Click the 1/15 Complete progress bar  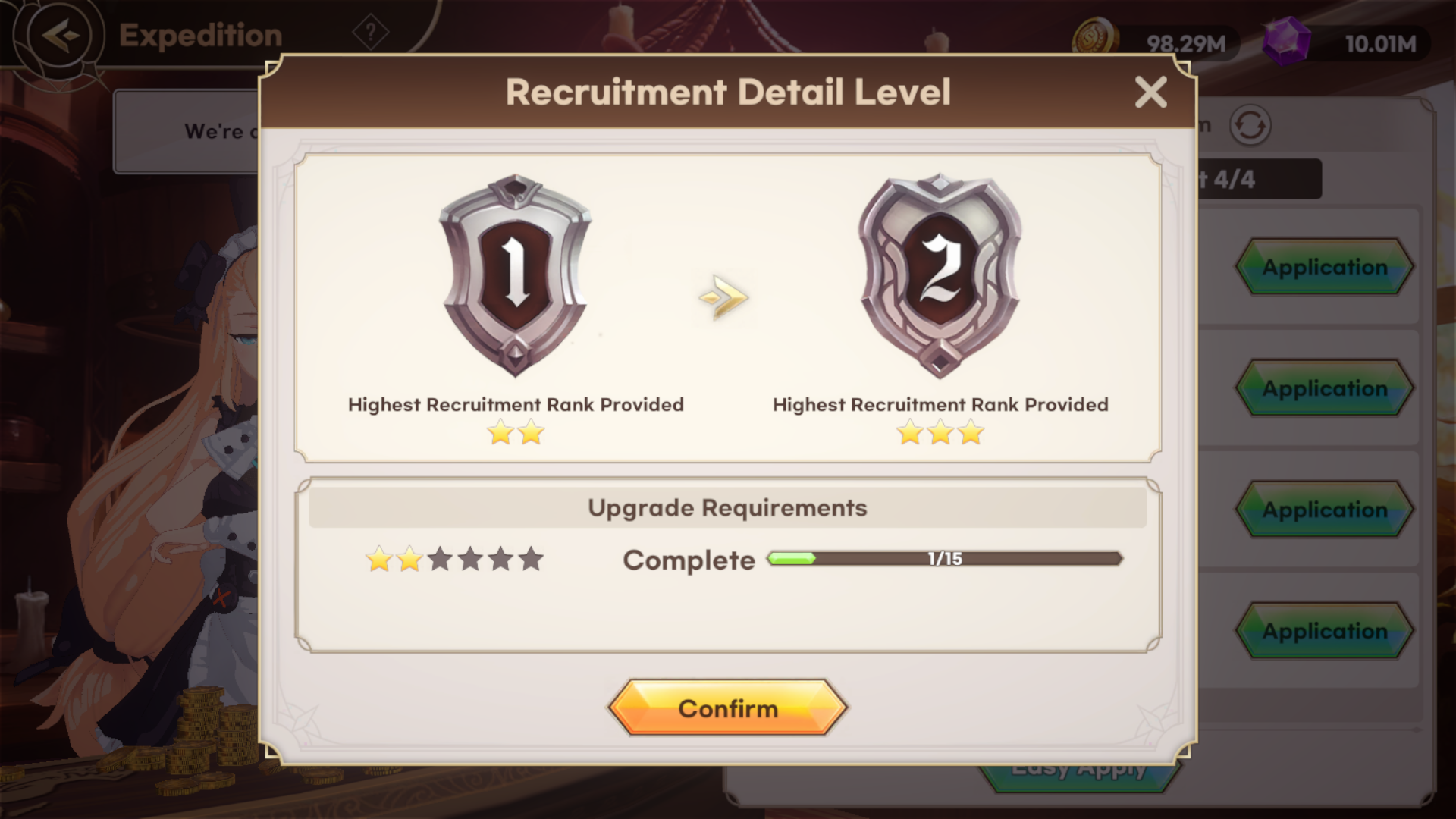coord(944,560)
